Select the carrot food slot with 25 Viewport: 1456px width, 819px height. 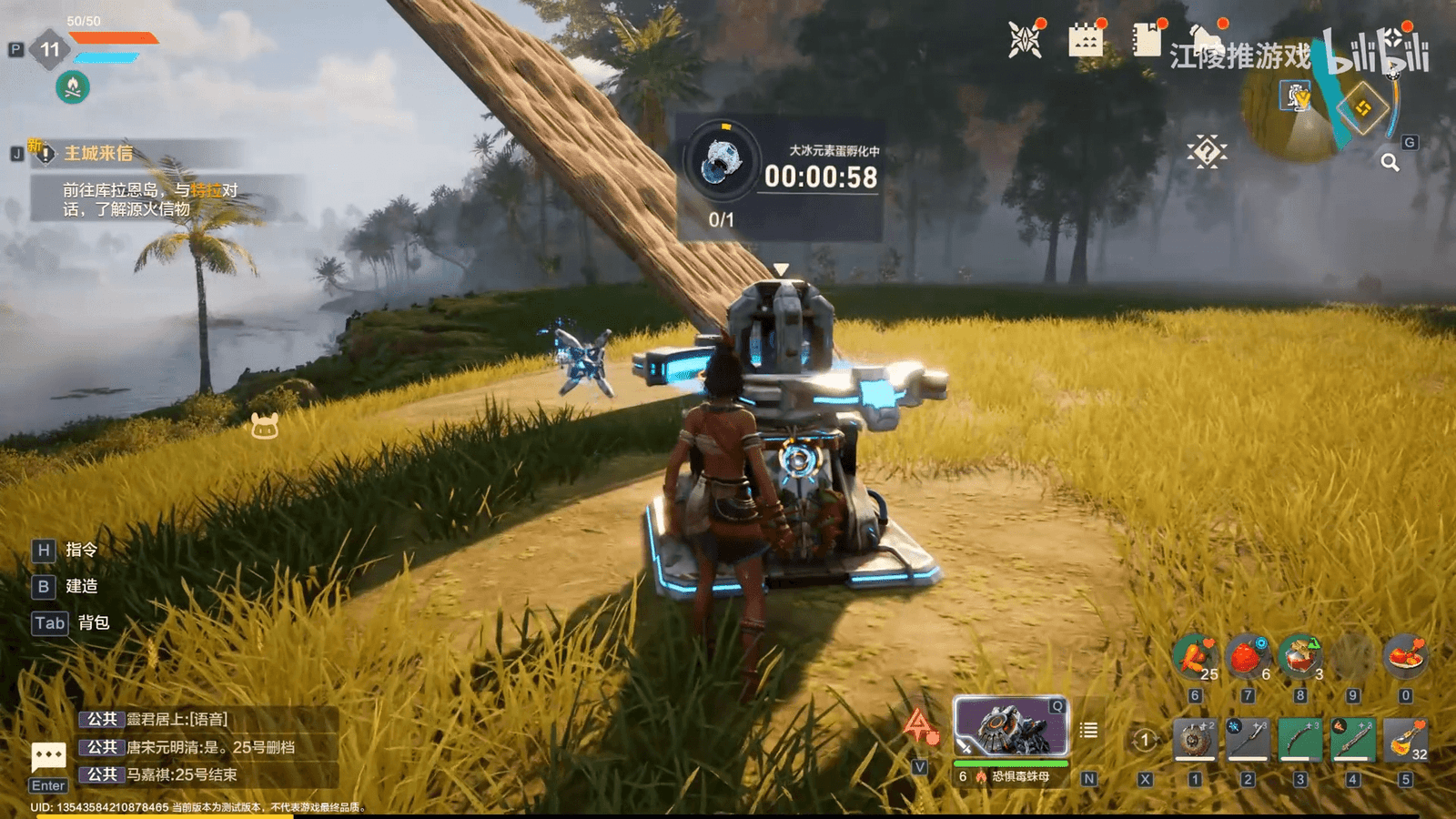click(1196, 657)
